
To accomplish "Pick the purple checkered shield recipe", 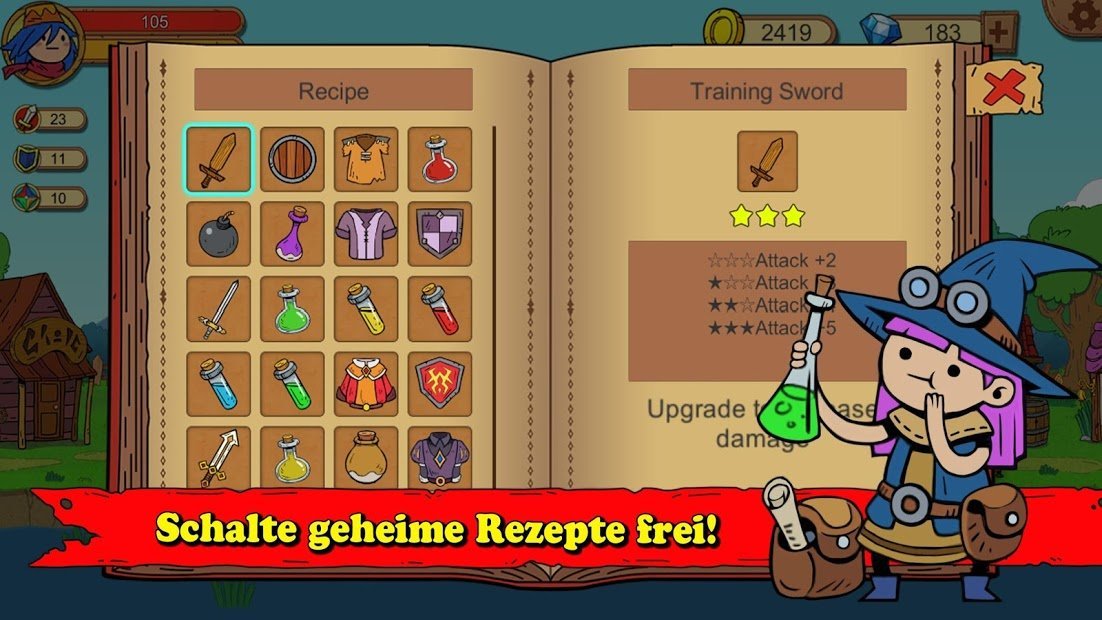I will [440, 234].
